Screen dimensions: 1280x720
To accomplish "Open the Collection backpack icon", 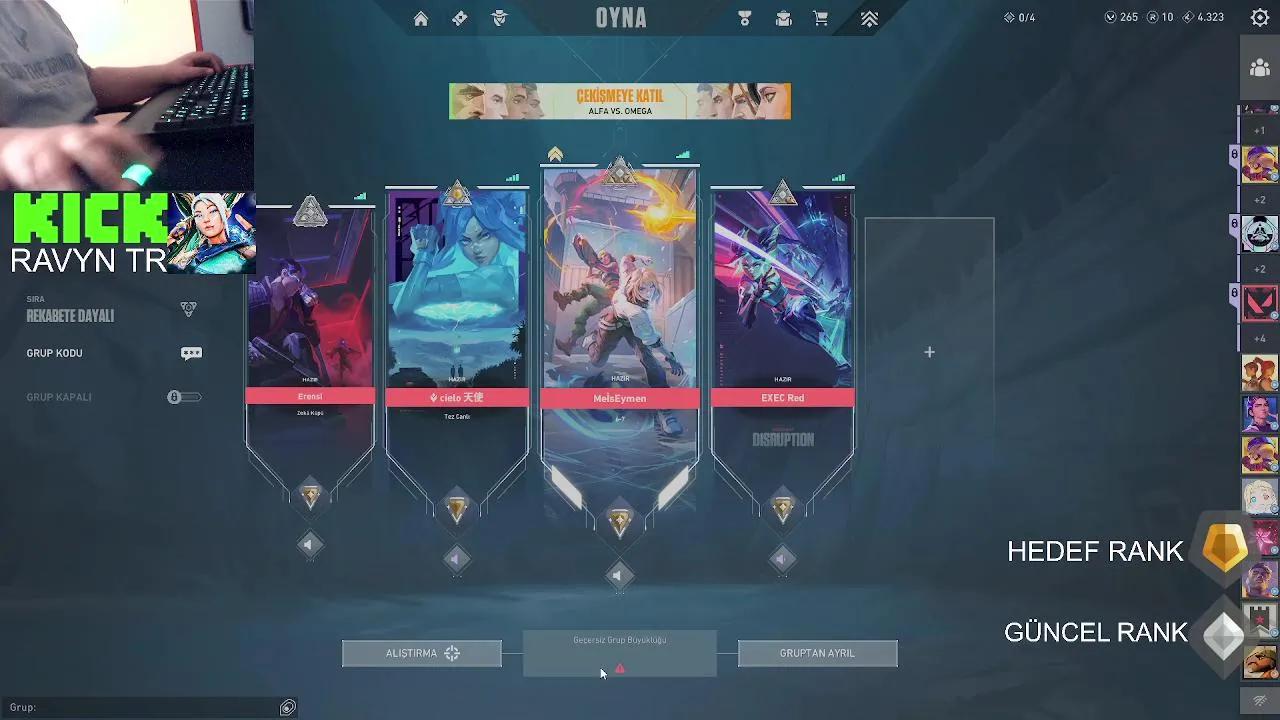I will [783, 18].
